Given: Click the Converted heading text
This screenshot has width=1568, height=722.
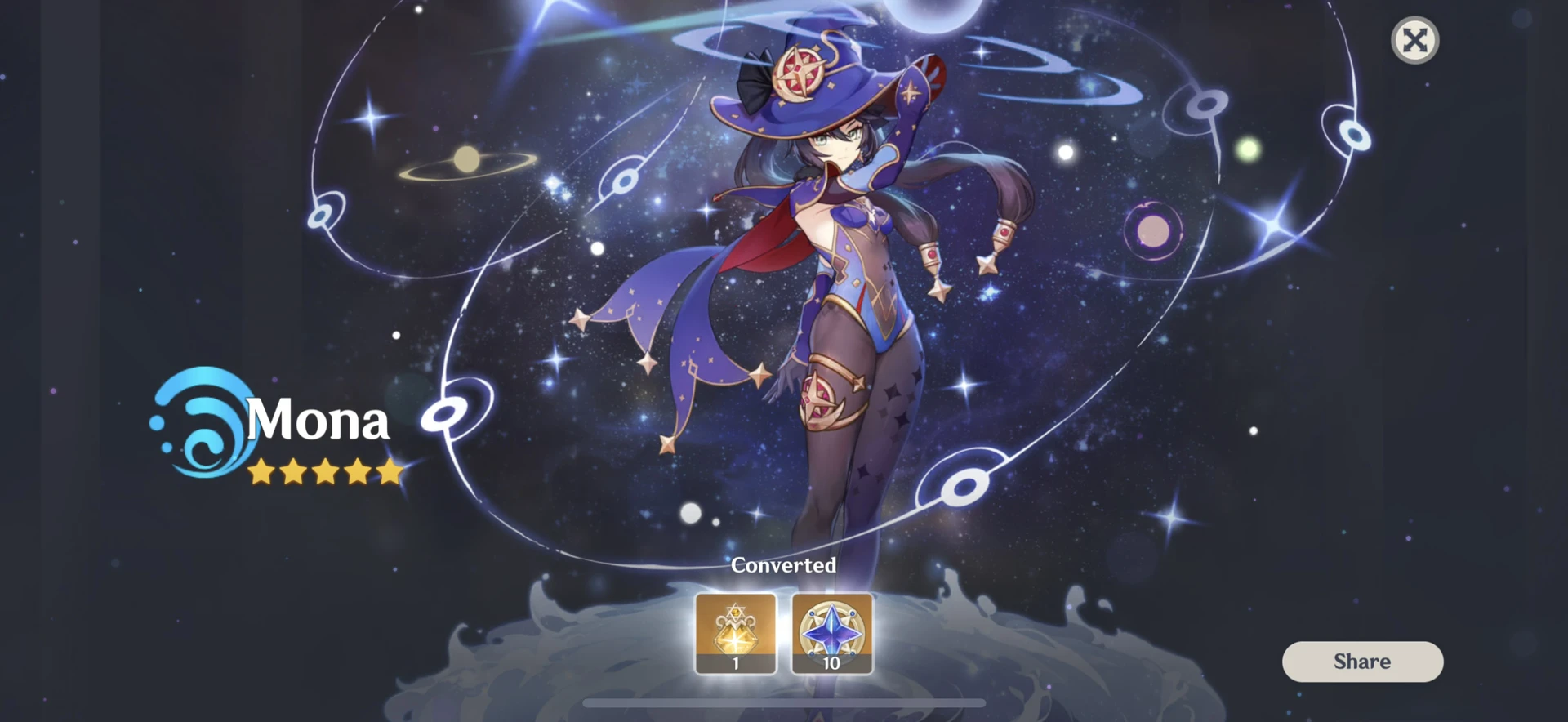Looking at the screenshot, I should point(783,565).
